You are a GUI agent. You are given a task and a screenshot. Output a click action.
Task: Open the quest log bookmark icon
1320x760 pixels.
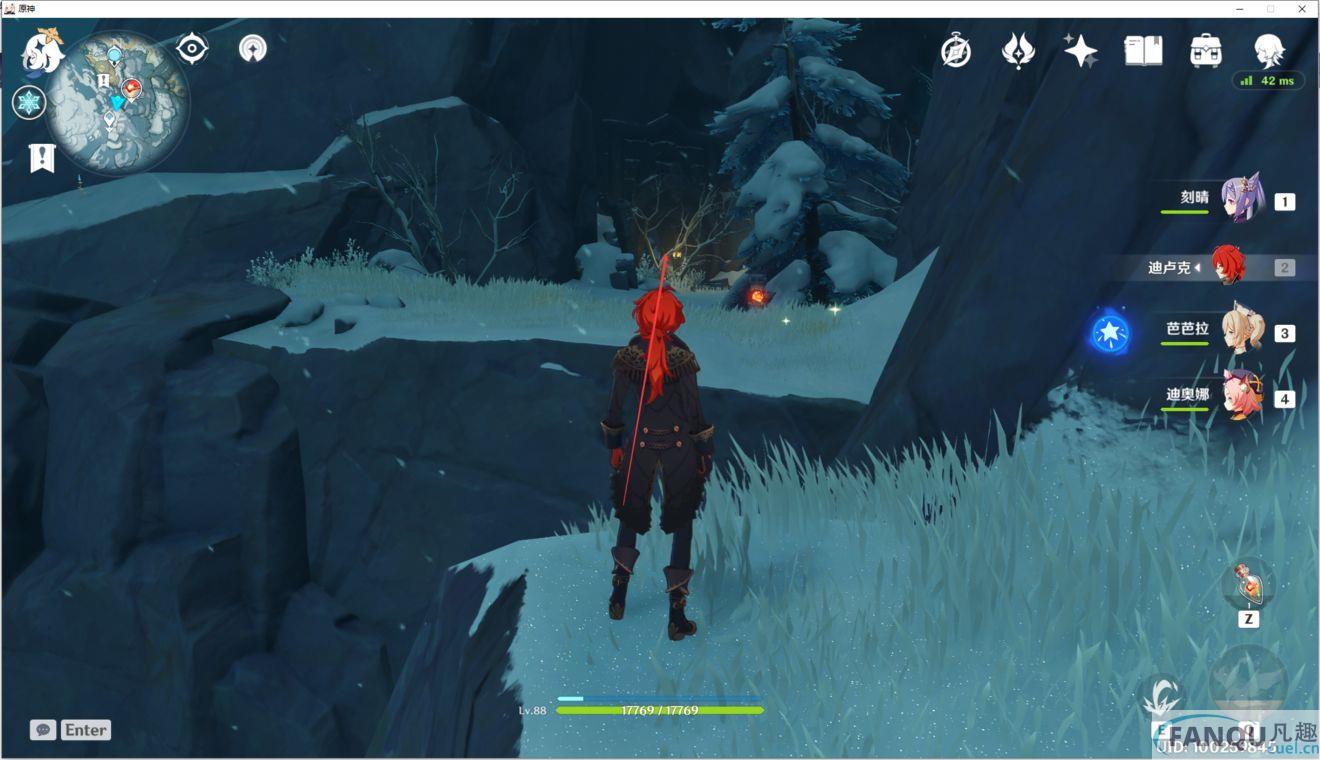(42, 157)
